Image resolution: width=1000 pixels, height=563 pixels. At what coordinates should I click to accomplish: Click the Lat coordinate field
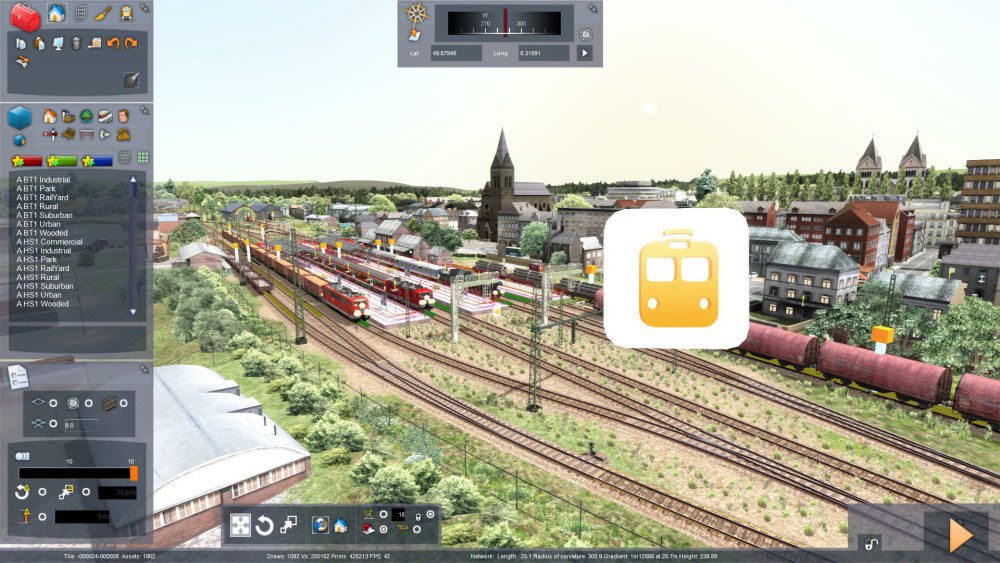456,52
